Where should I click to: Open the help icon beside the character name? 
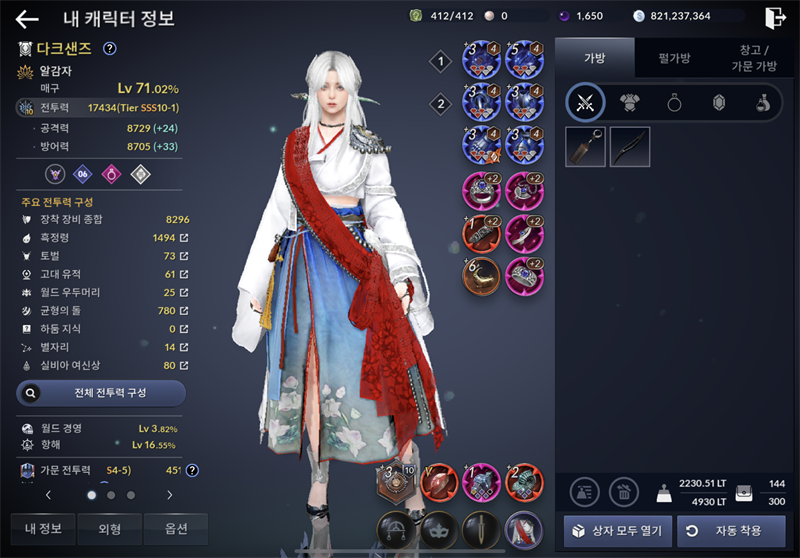click(110, 48)
